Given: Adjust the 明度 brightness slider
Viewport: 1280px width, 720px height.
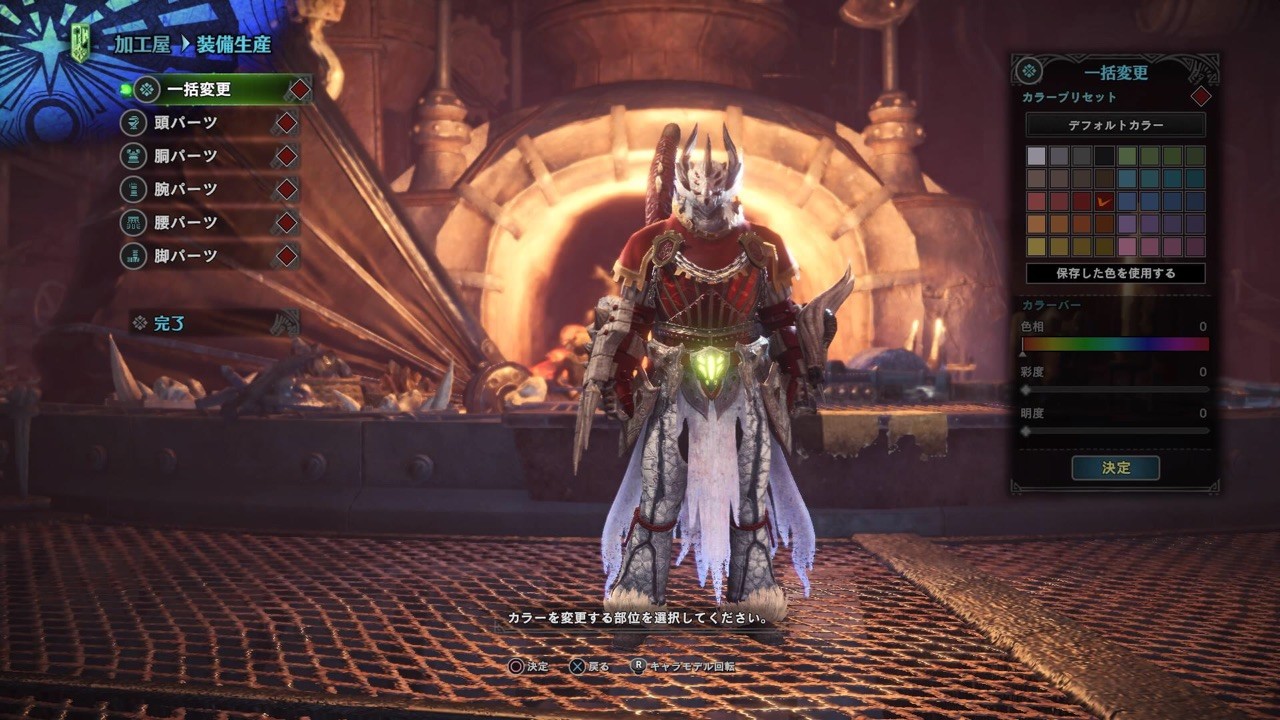Looking at the screenshot, I should coord(1115,431).
